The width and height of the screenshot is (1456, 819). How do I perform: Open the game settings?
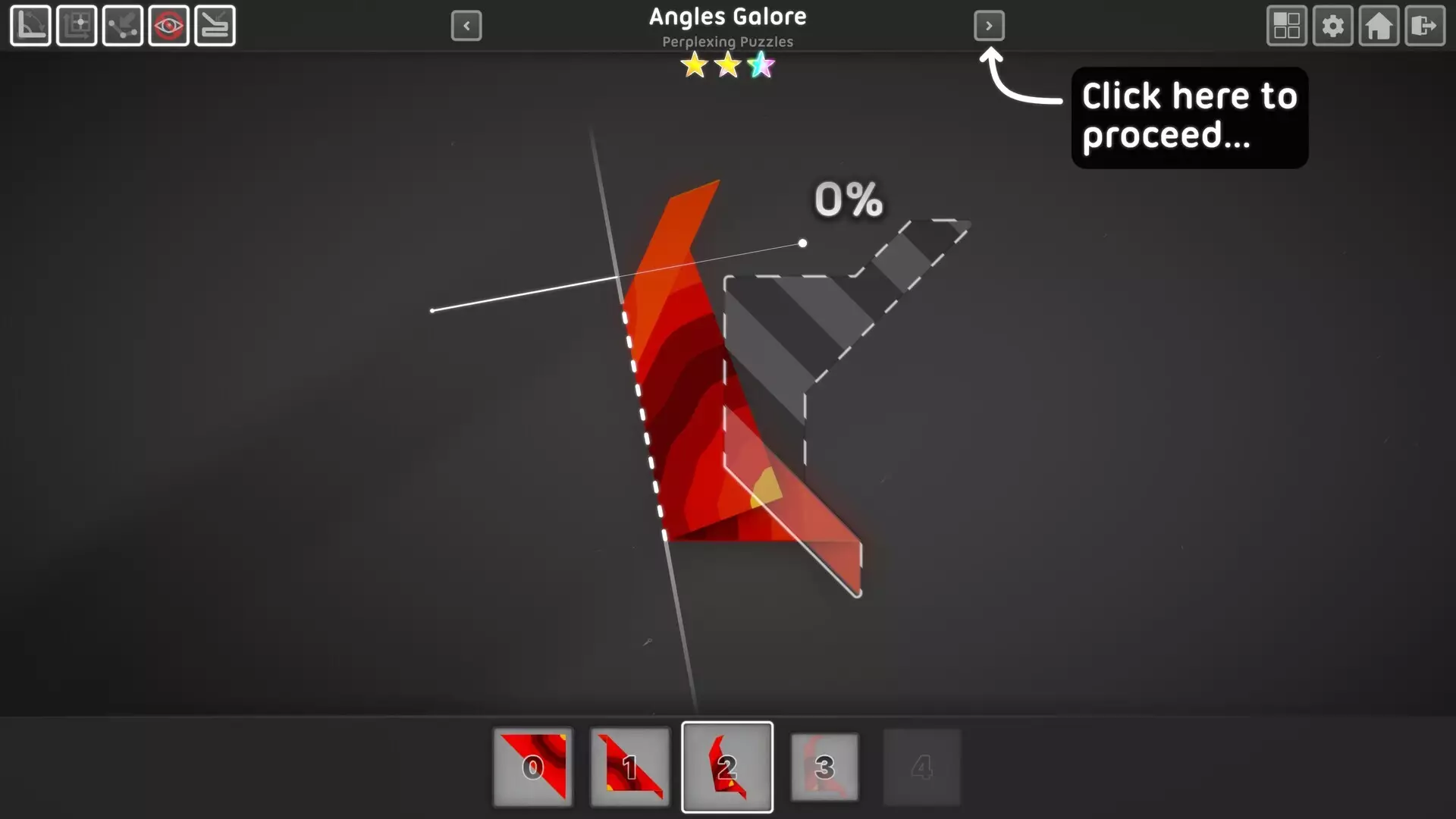tap(1333, 26)
